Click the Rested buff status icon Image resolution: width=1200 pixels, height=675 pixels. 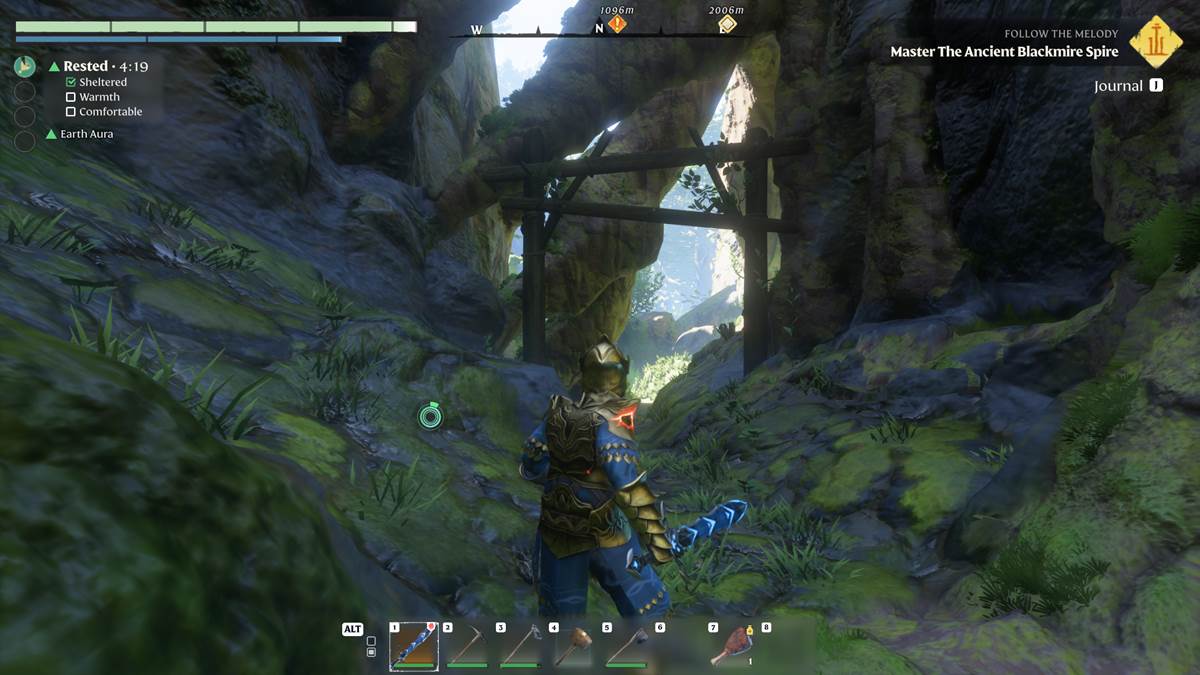(x=25, y=67)
